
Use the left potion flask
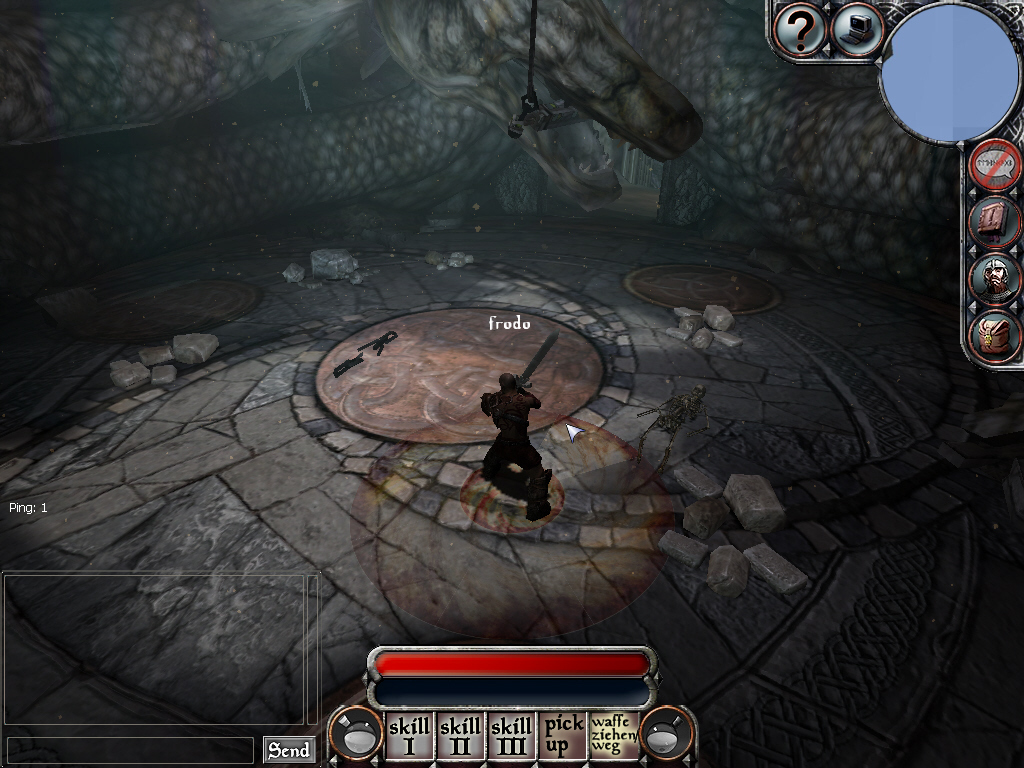pos(357,734)
